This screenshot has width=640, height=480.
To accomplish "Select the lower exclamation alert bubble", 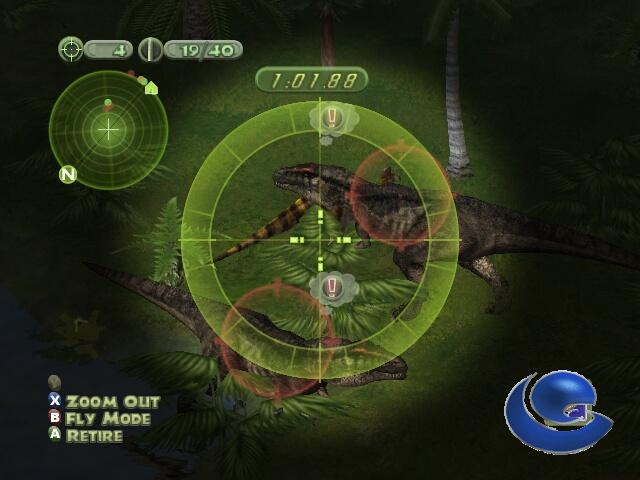I will [x=332, y=288].
